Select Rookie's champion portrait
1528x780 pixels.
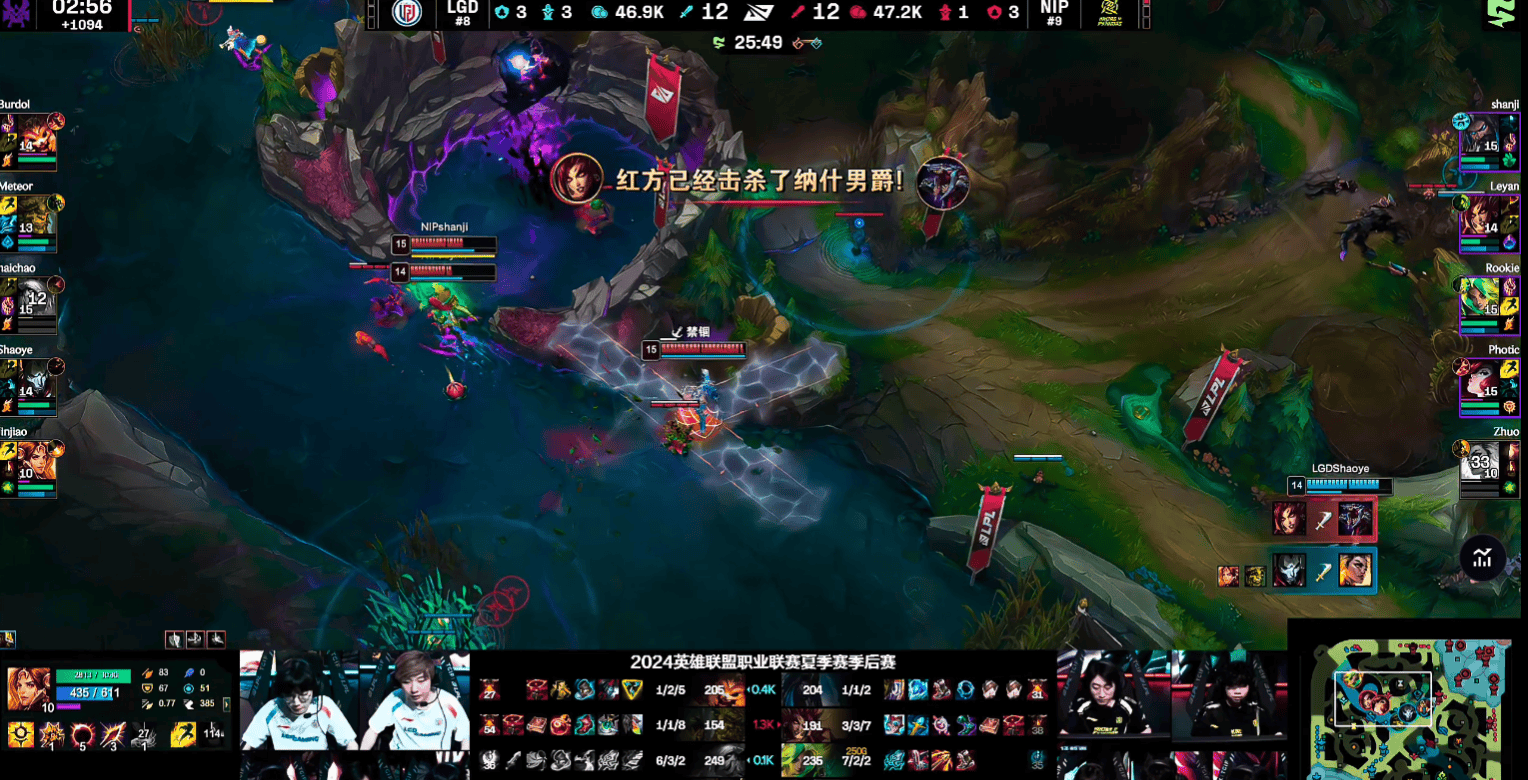point(1481,298)
